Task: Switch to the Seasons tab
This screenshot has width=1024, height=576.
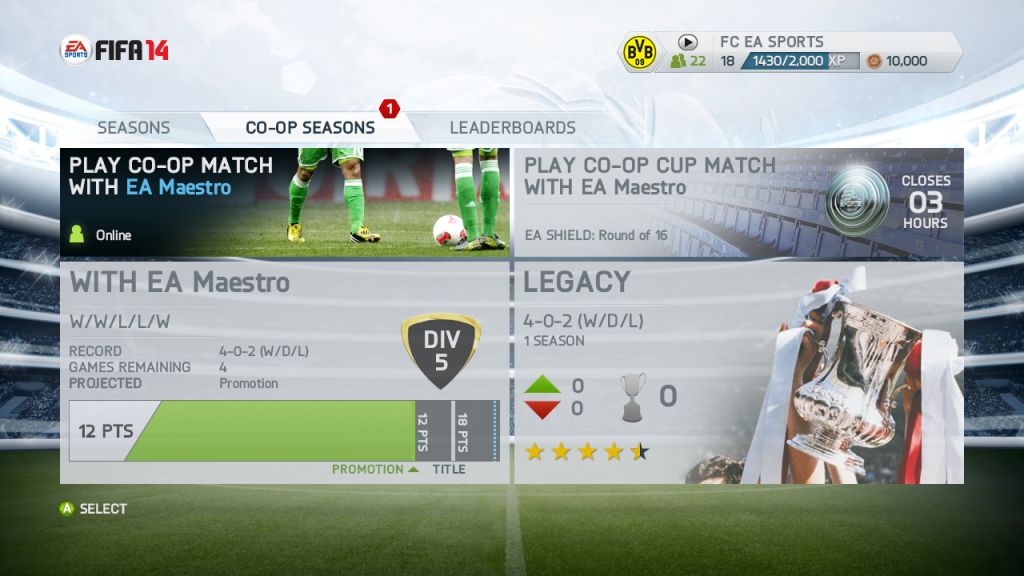Action: click(x=134, y=128)
